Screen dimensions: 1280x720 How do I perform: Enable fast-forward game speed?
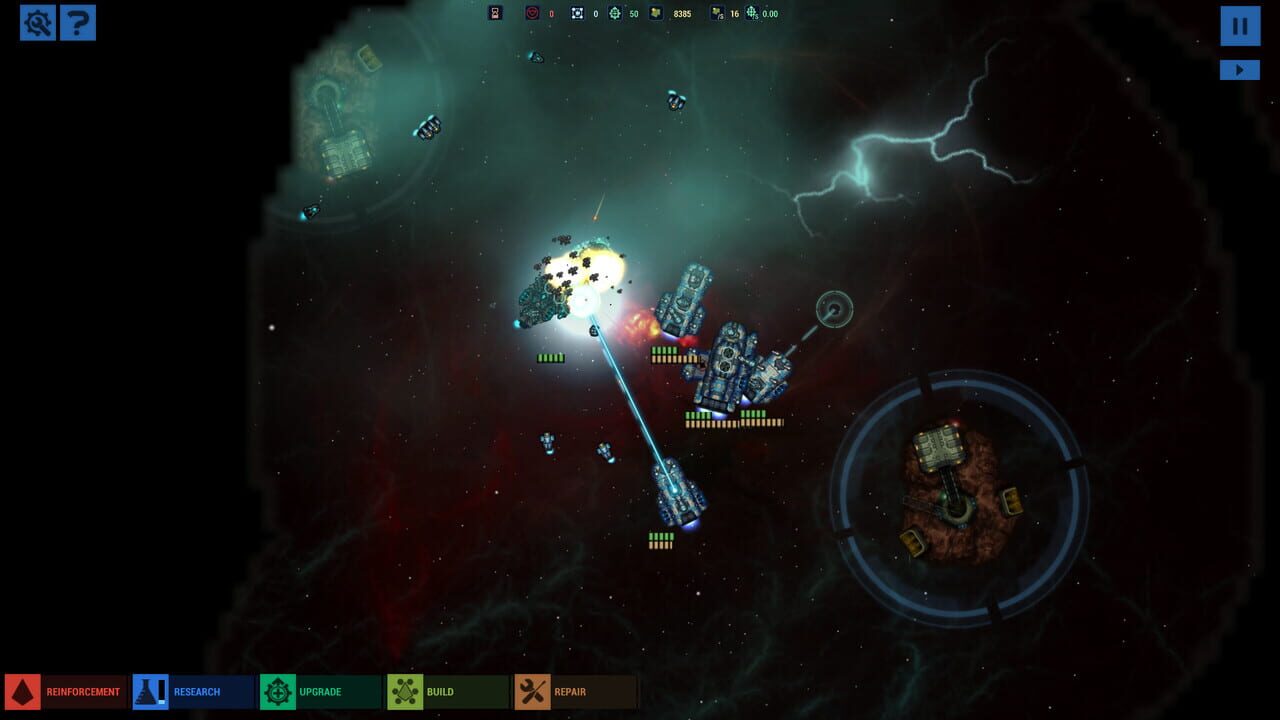1239,69
